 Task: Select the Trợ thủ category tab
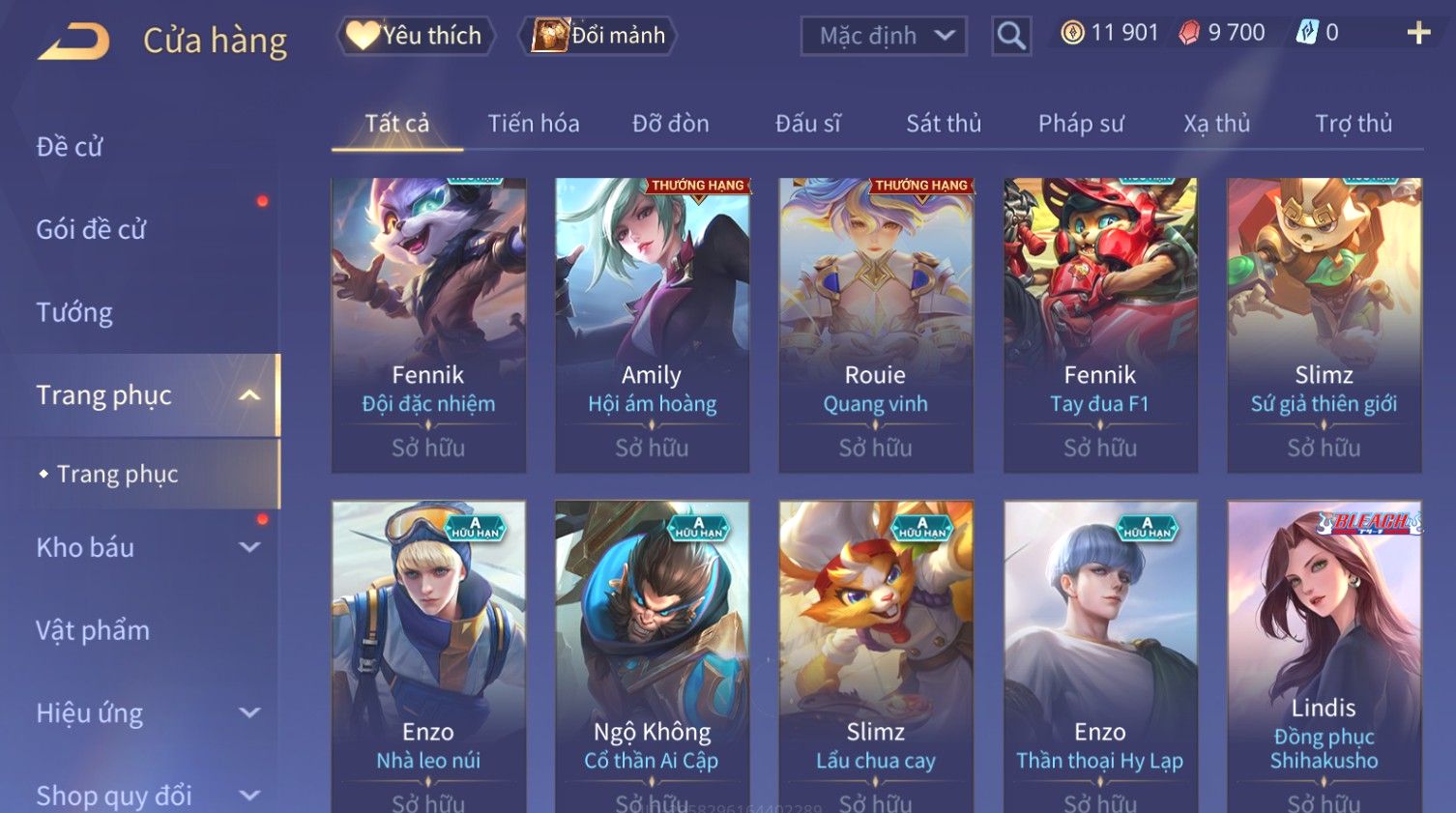pos(1354,124)
